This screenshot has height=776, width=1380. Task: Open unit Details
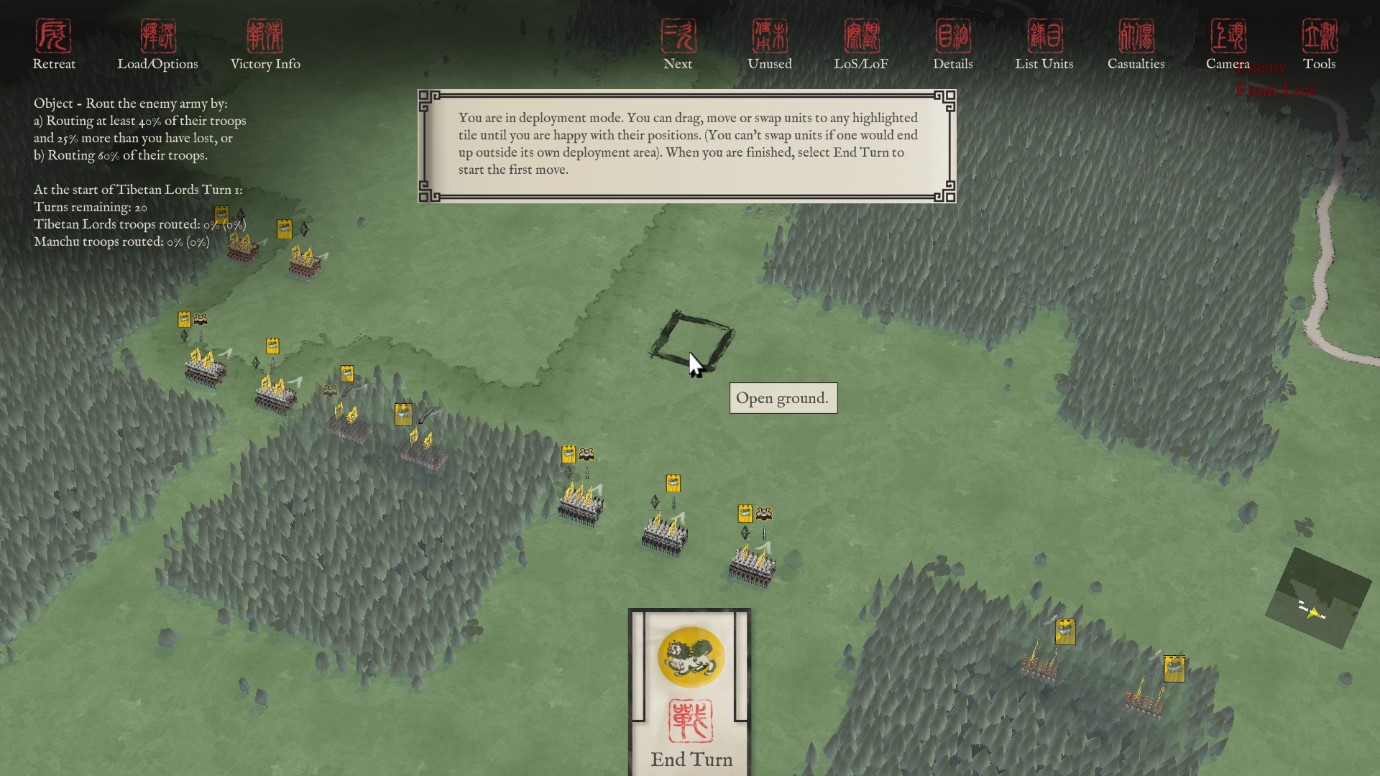tap(953, 44)
